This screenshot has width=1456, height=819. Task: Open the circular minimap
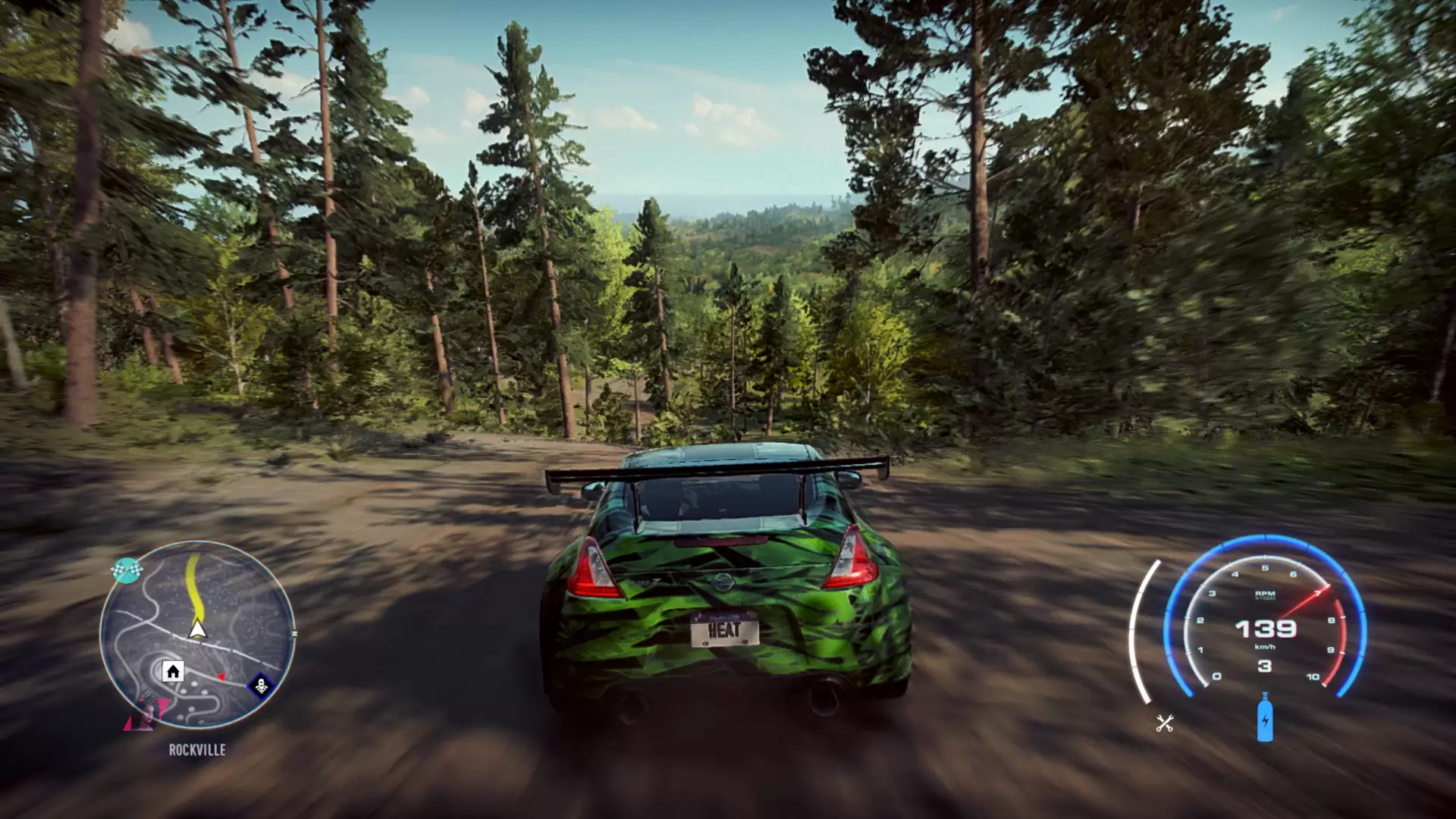pos(198,635)
